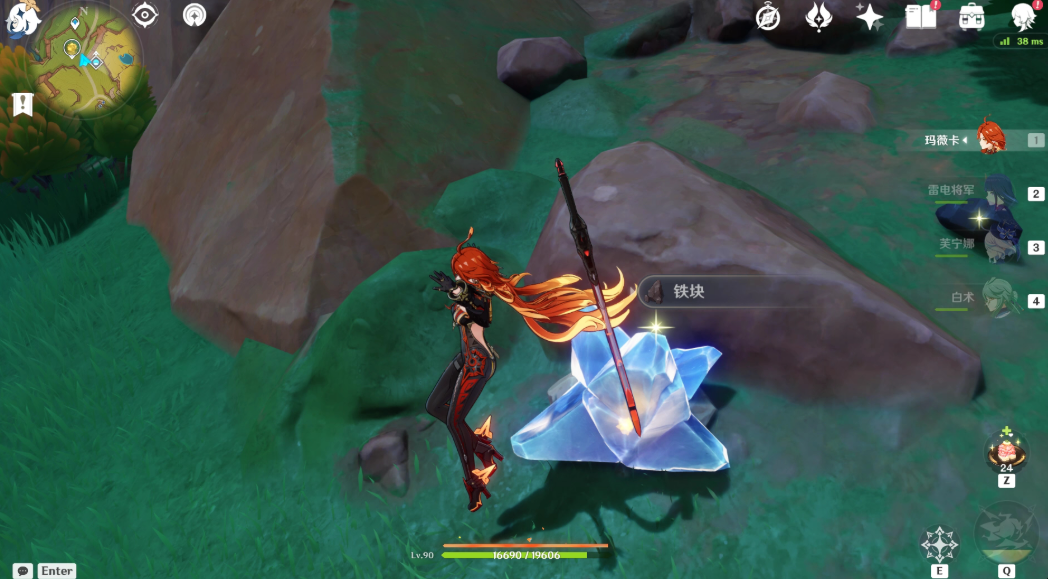Switch to party member 芙宁娜
Image resolution: width=1048 pixels, height=579 pixels.
(x=985, y=247)
